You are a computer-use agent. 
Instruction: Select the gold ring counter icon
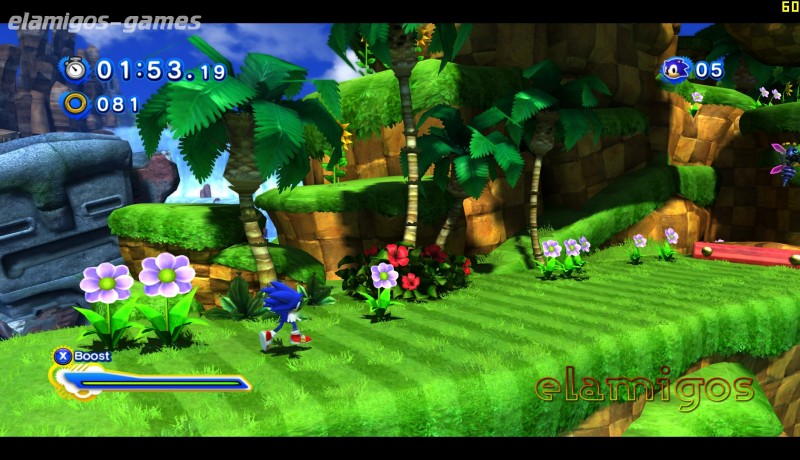pos(75,102)
